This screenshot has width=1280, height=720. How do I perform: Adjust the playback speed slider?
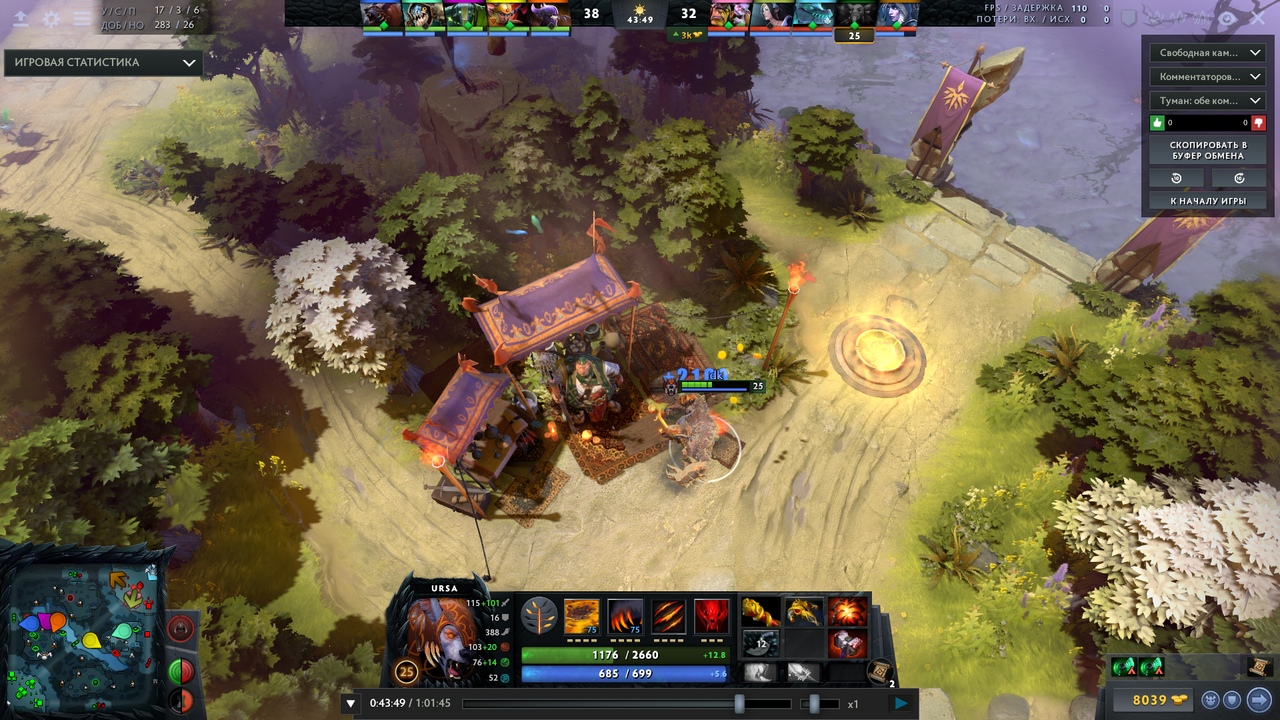[x=814, y=704]
